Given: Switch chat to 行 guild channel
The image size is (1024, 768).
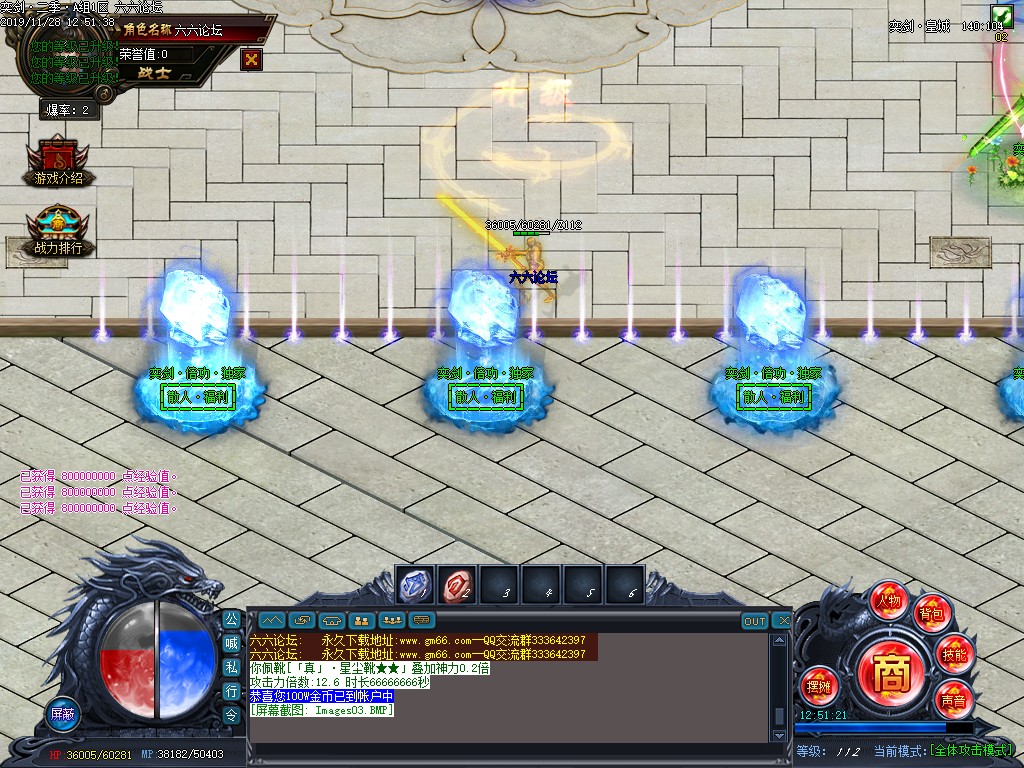Looking at the screenshot, I should pos(231,691).
